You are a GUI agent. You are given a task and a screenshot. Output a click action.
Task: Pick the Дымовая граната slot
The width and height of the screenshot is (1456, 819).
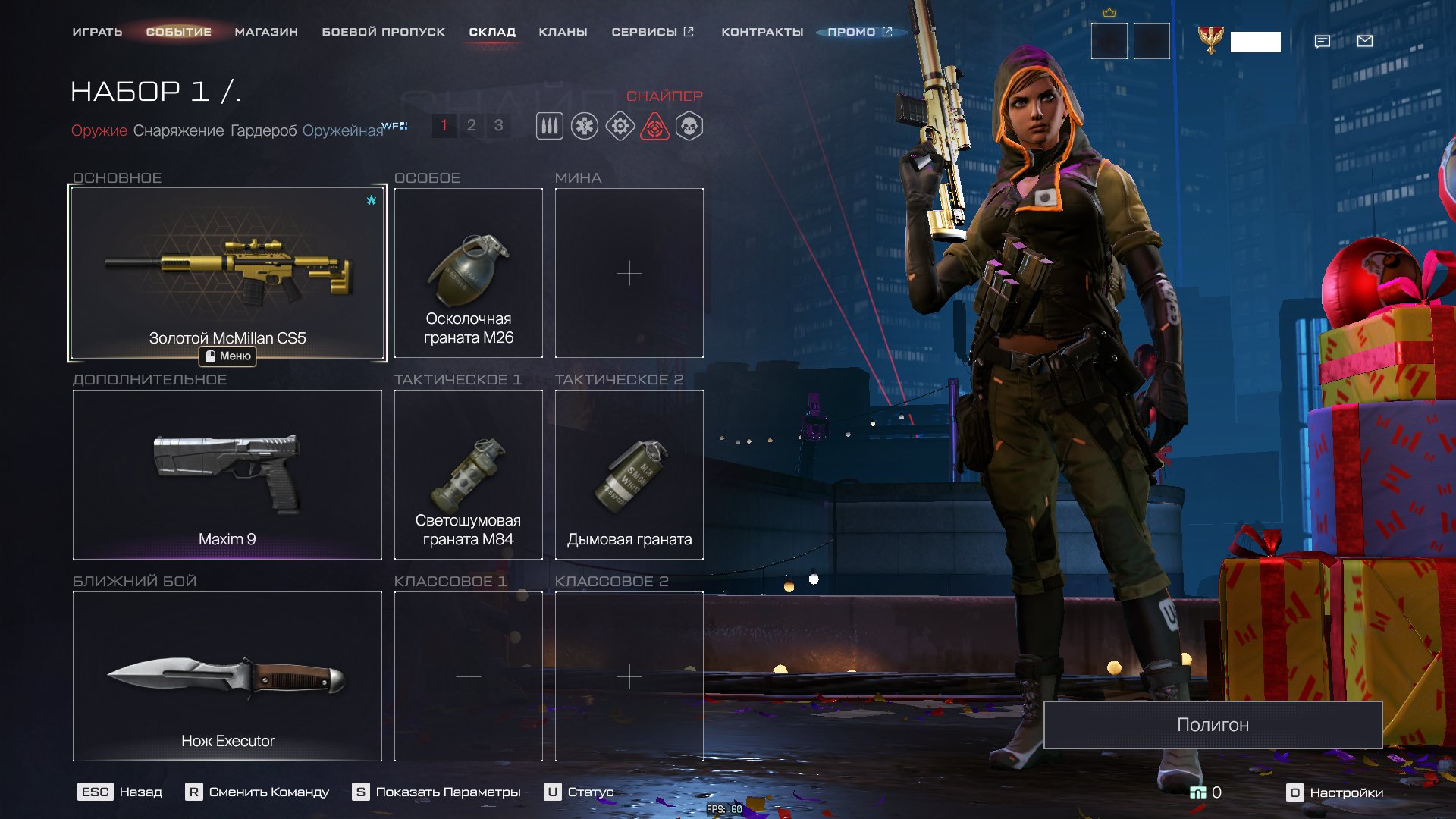(x=629, y=475)
